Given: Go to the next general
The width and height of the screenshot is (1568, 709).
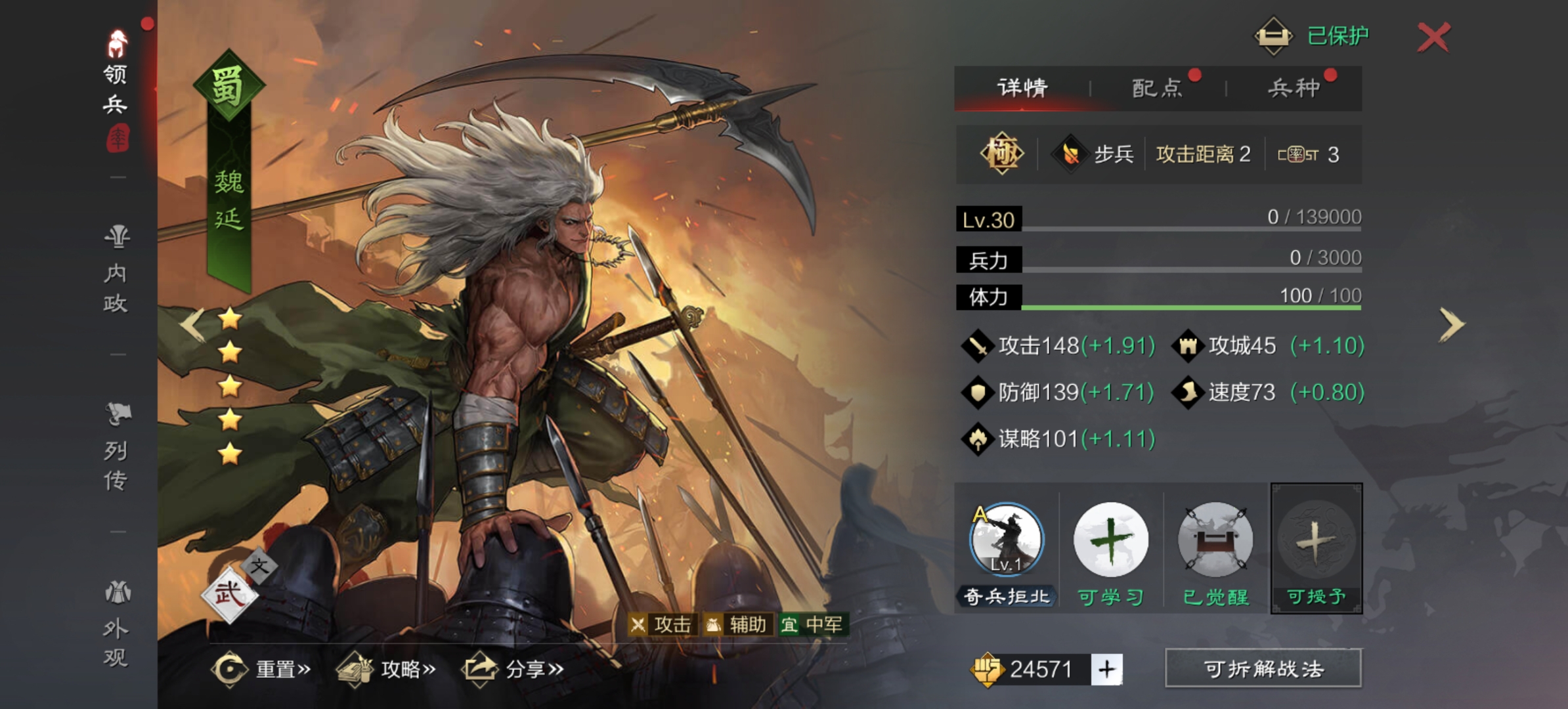Looking at the screenshot, I should point(1451,324).
